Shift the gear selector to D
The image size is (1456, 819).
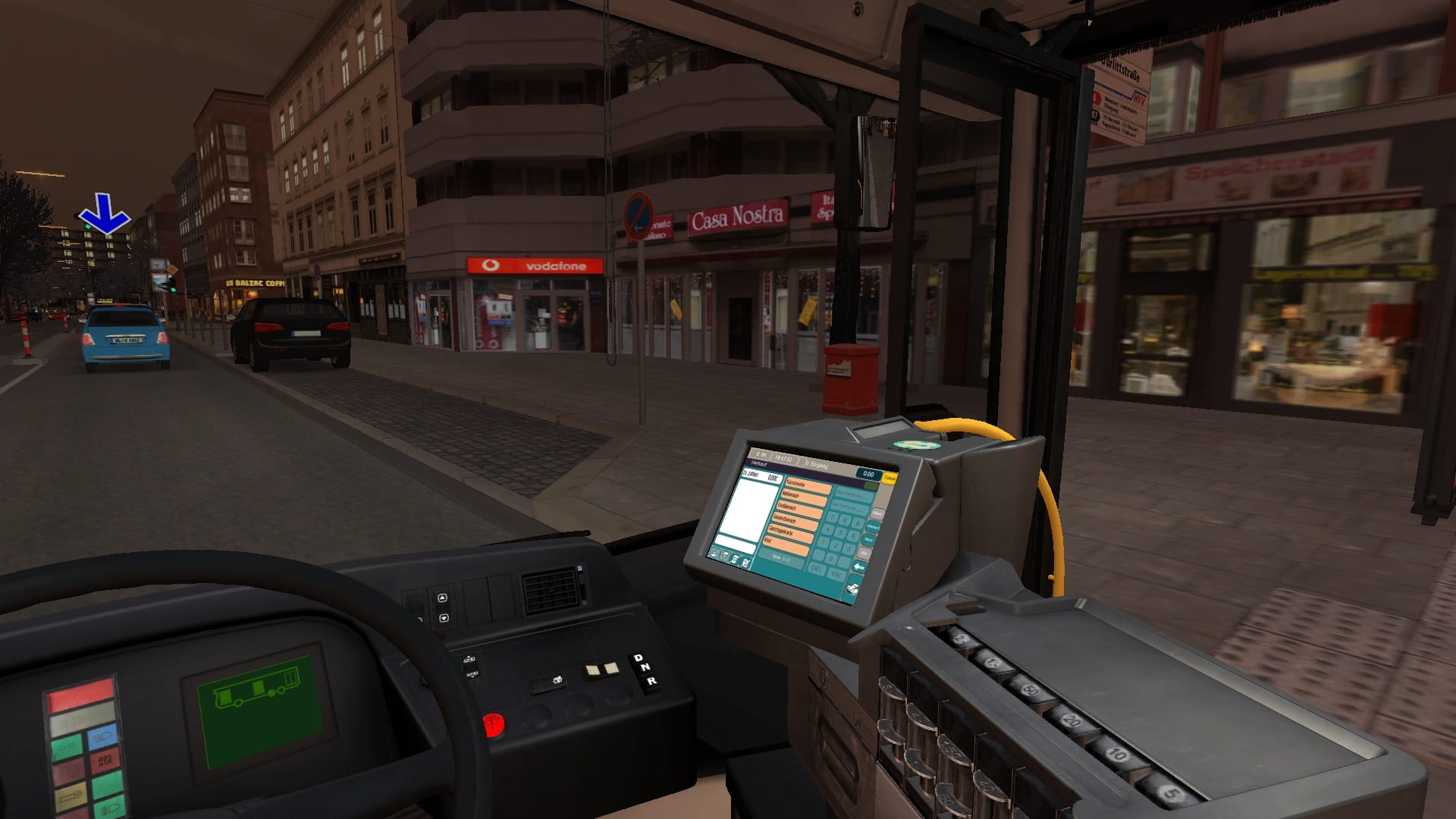pyautogui.click(x=638, y=657)
